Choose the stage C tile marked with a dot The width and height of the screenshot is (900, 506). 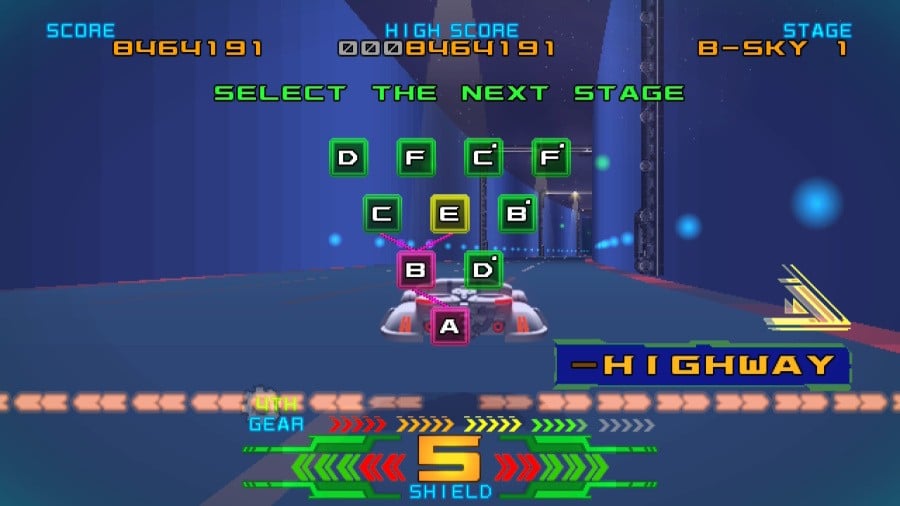(x=484, y=157)
